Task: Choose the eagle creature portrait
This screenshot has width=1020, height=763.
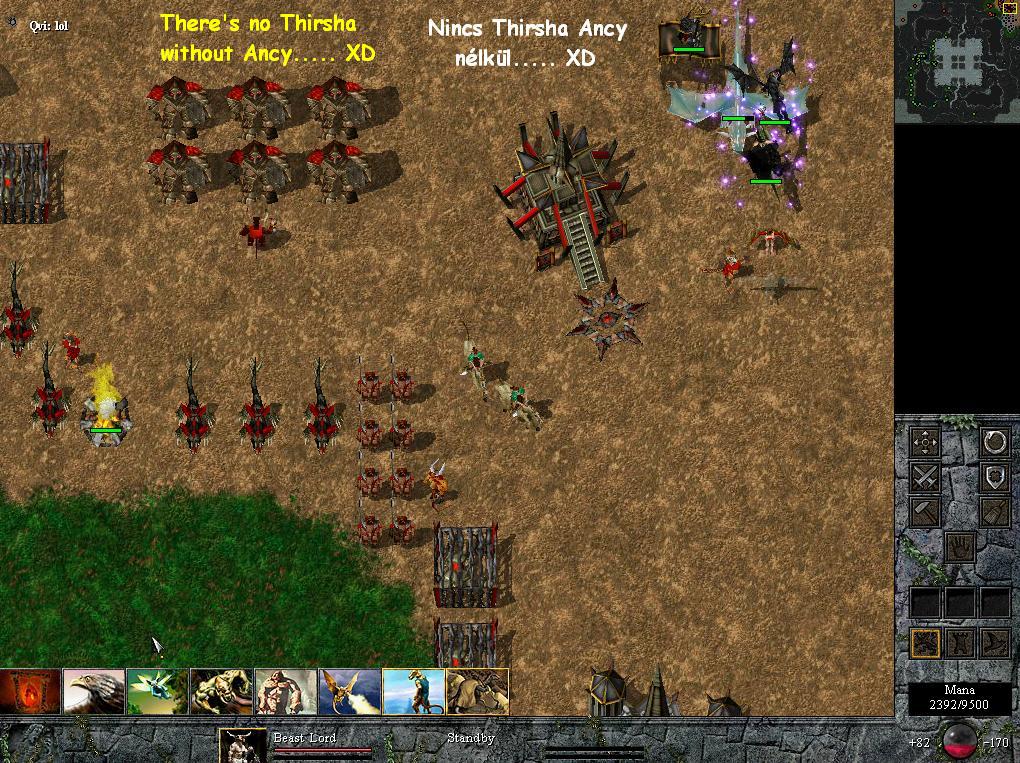Action: point(94,691)
